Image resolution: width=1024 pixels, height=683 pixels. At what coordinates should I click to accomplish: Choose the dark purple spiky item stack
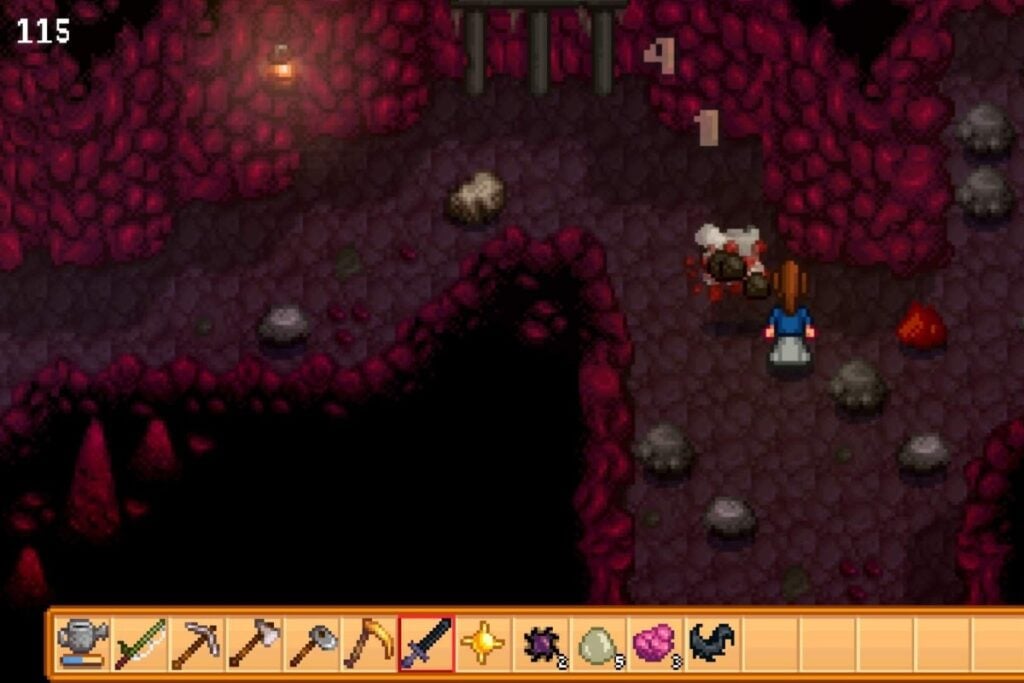(x=540, y=643)
